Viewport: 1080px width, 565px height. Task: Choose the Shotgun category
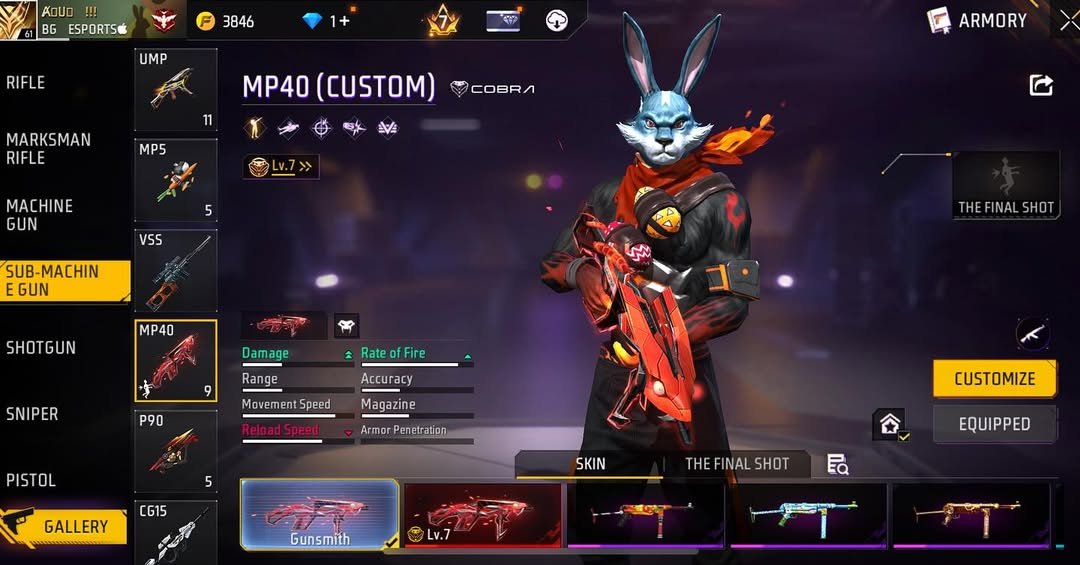click(x=41, y=348)
